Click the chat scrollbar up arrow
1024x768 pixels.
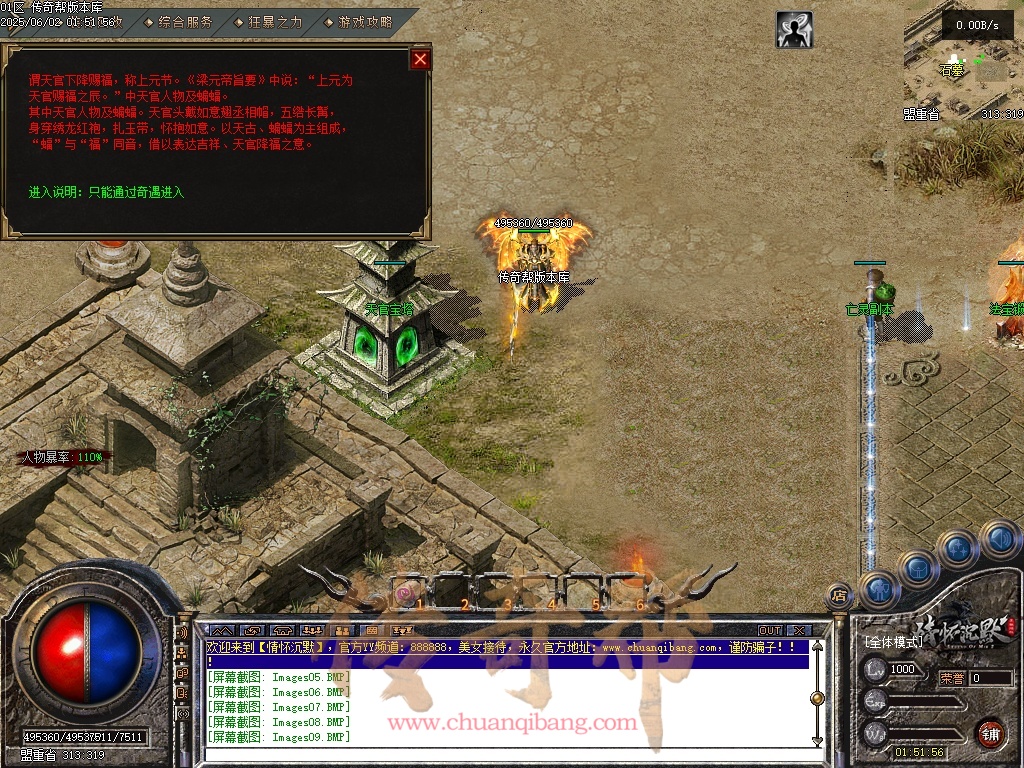[x=817, y=647]
